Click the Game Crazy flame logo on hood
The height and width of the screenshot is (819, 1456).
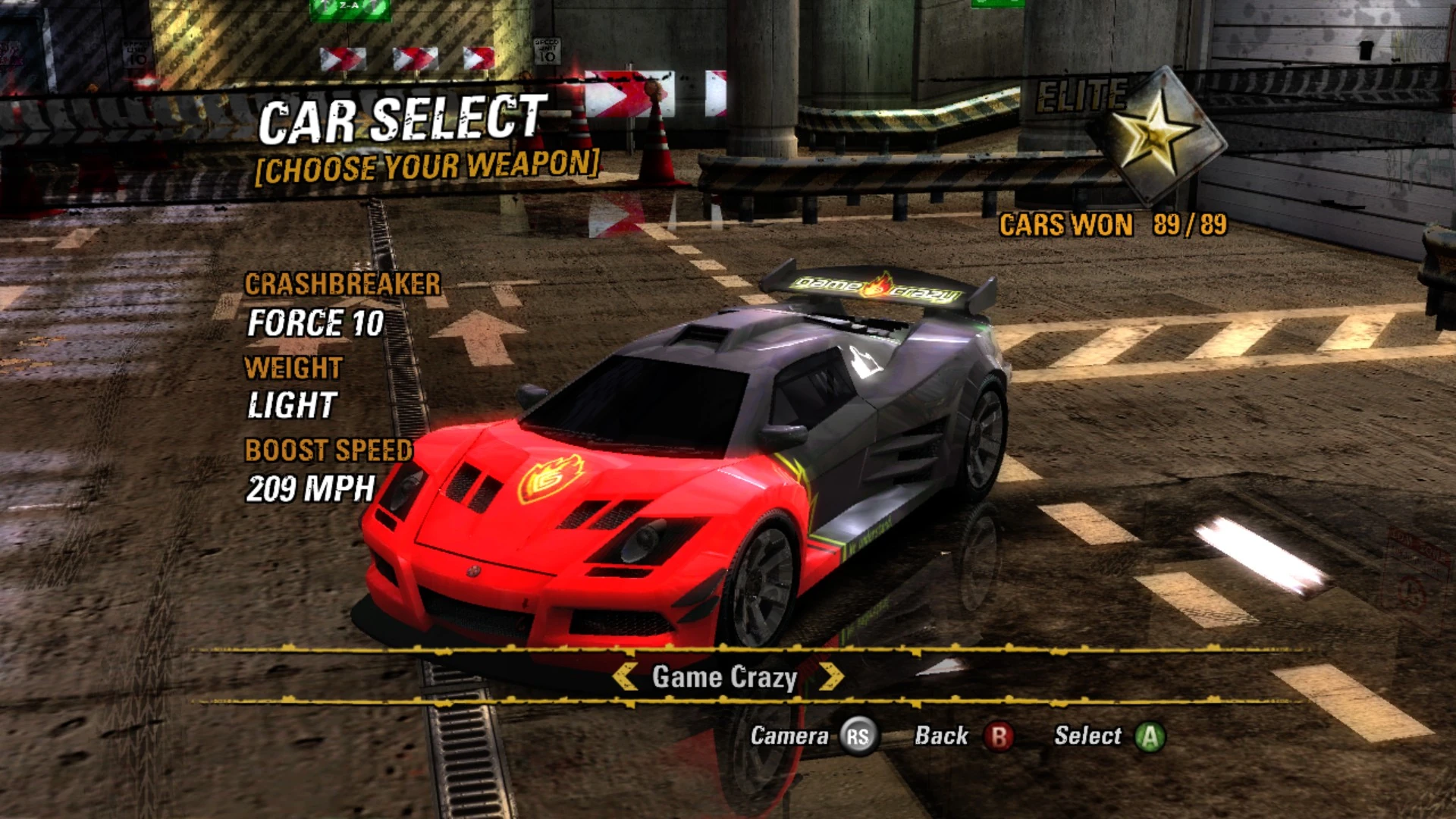(552, 480)
